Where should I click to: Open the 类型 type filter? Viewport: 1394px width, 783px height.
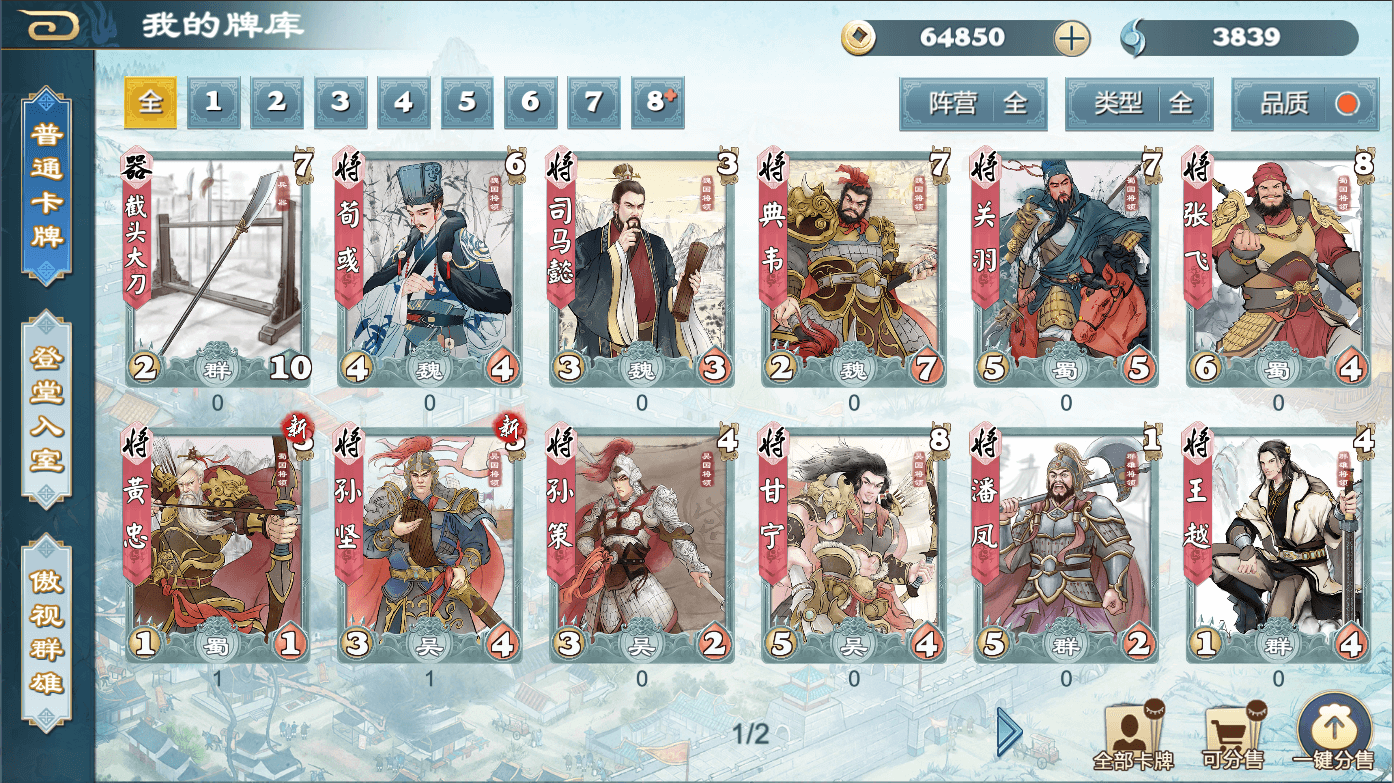pyautogui.click(x=1139, y=104)
